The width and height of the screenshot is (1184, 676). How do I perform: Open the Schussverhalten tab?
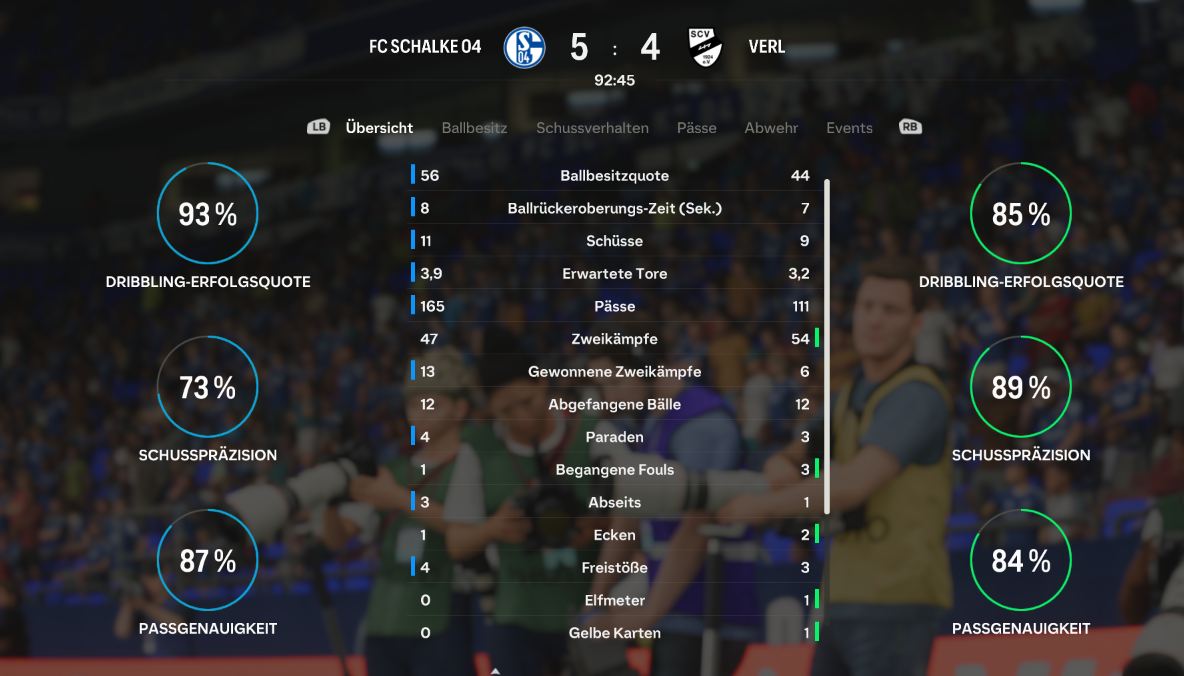tap(592, 128)
